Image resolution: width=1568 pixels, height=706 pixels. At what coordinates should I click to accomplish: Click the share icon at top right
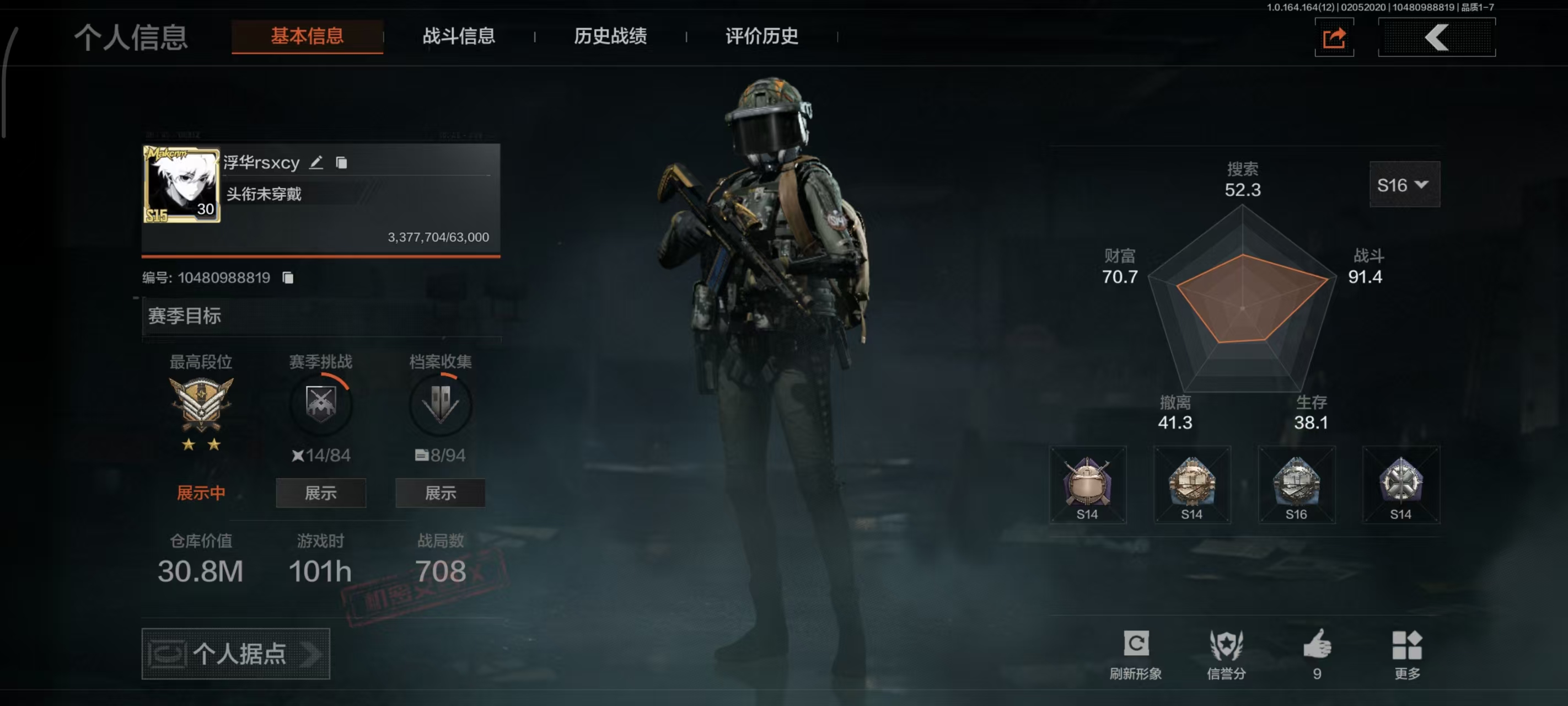pos(1334,38)
